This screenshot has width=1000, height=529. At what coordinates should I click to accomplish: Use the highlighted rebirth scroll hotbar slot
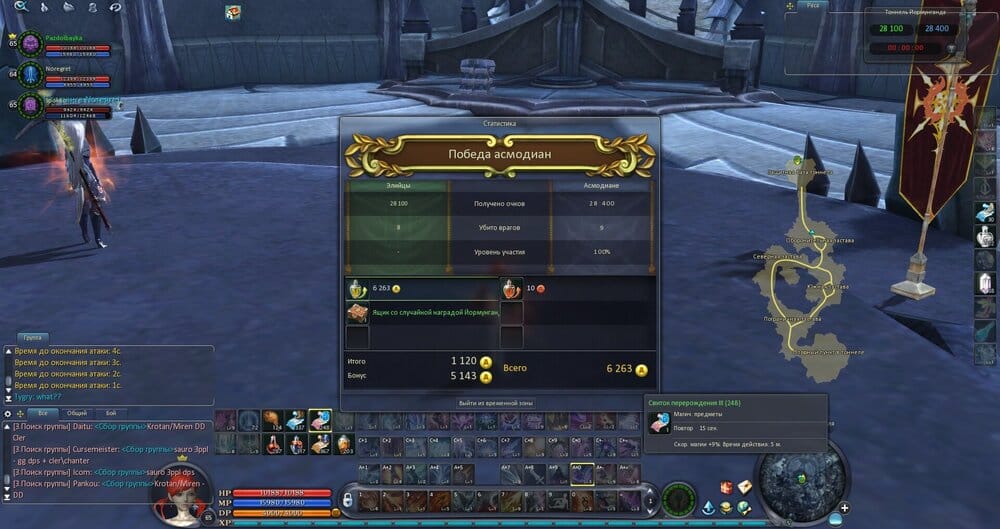[x=320, y=420]
